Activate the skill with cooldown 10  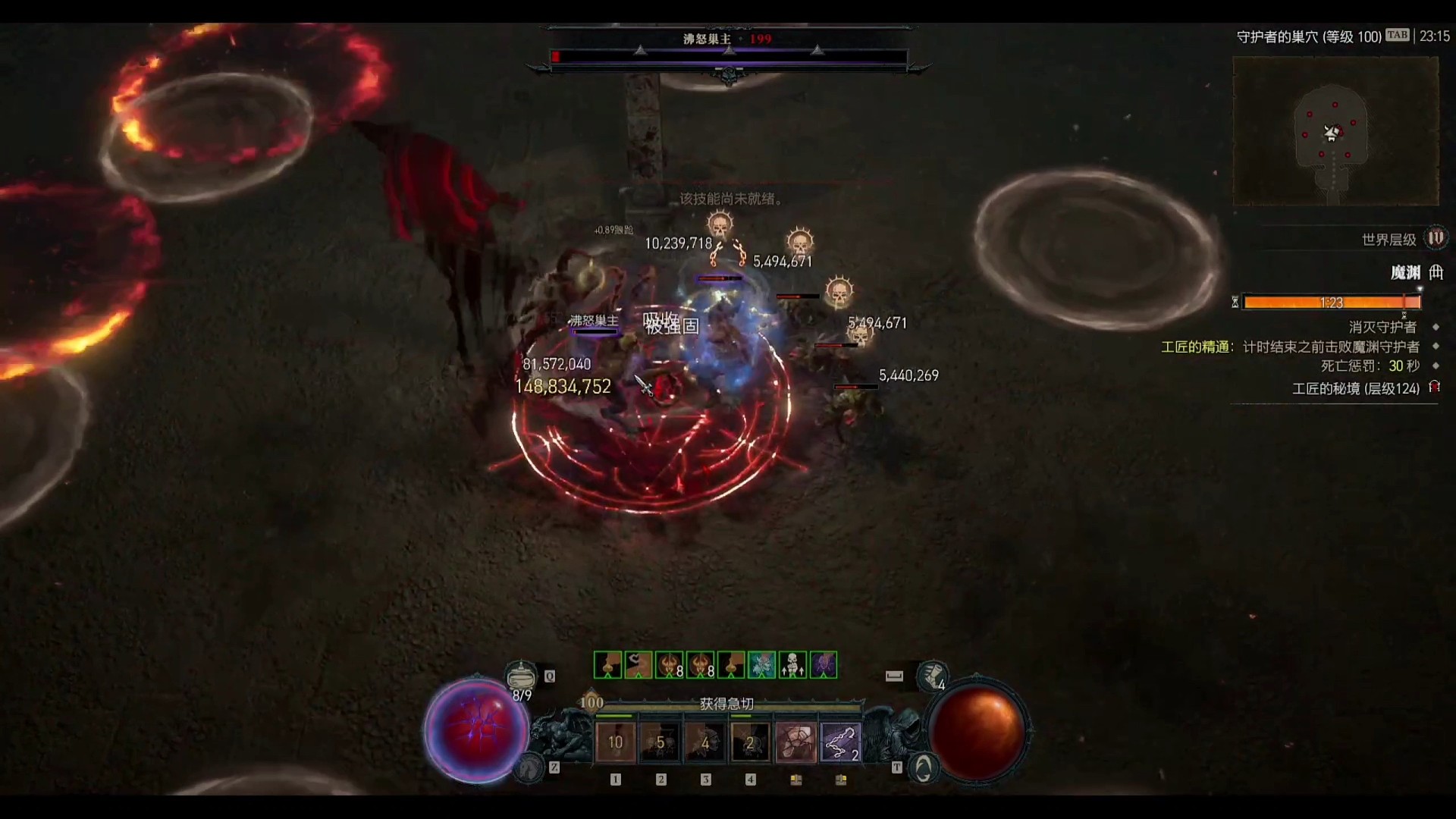click(615, 742)
